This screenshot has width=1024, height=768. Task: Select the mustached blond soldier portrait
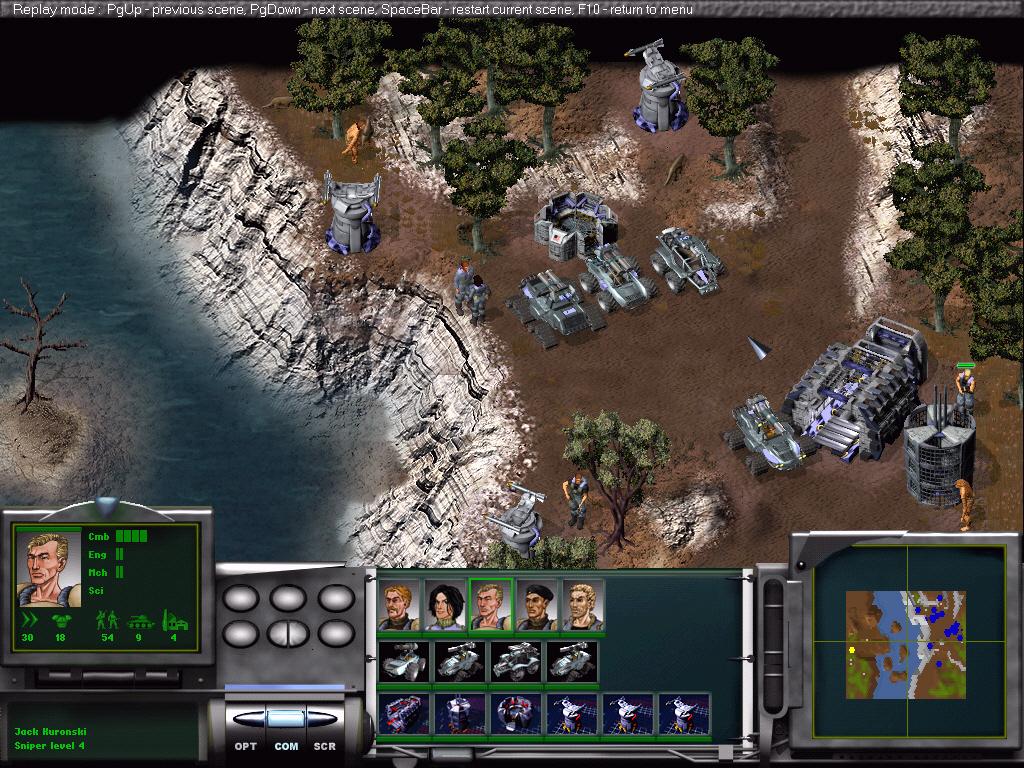tap(399, 606)
